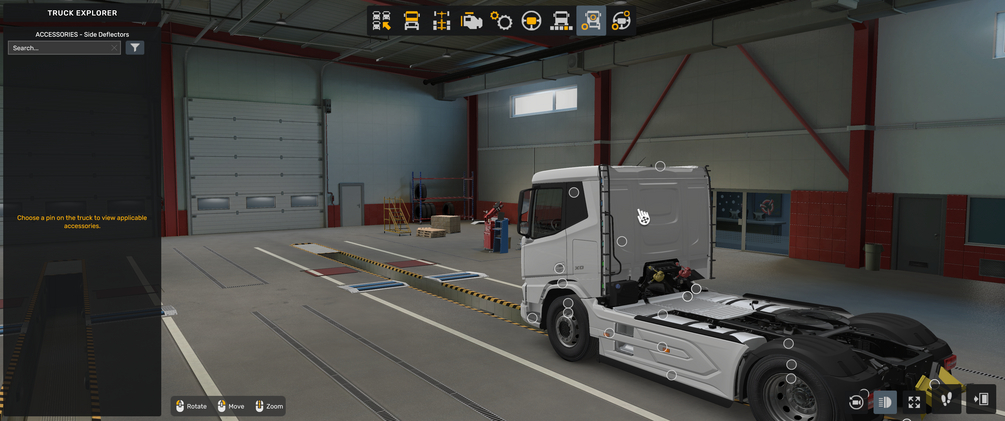Switch to the transmission gears category
This screenshot has height=421, width=1005.
(501, 20)
